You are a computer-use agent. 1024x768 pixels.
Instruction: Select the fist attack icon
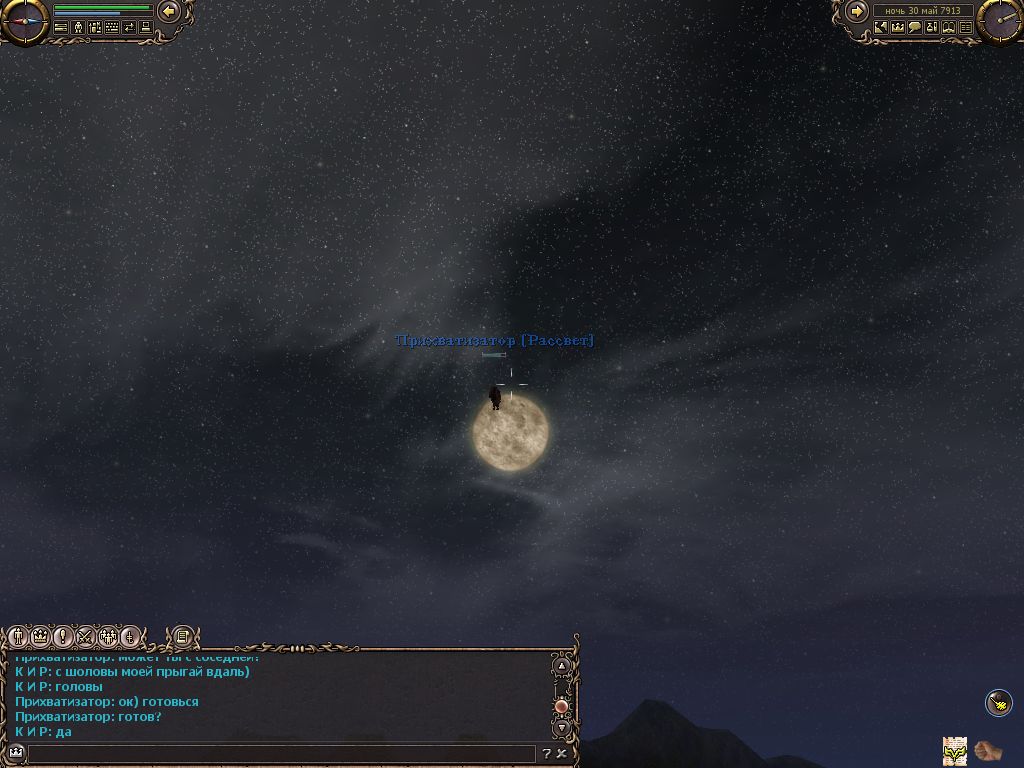pyautogui.click(x=988, y=748)
